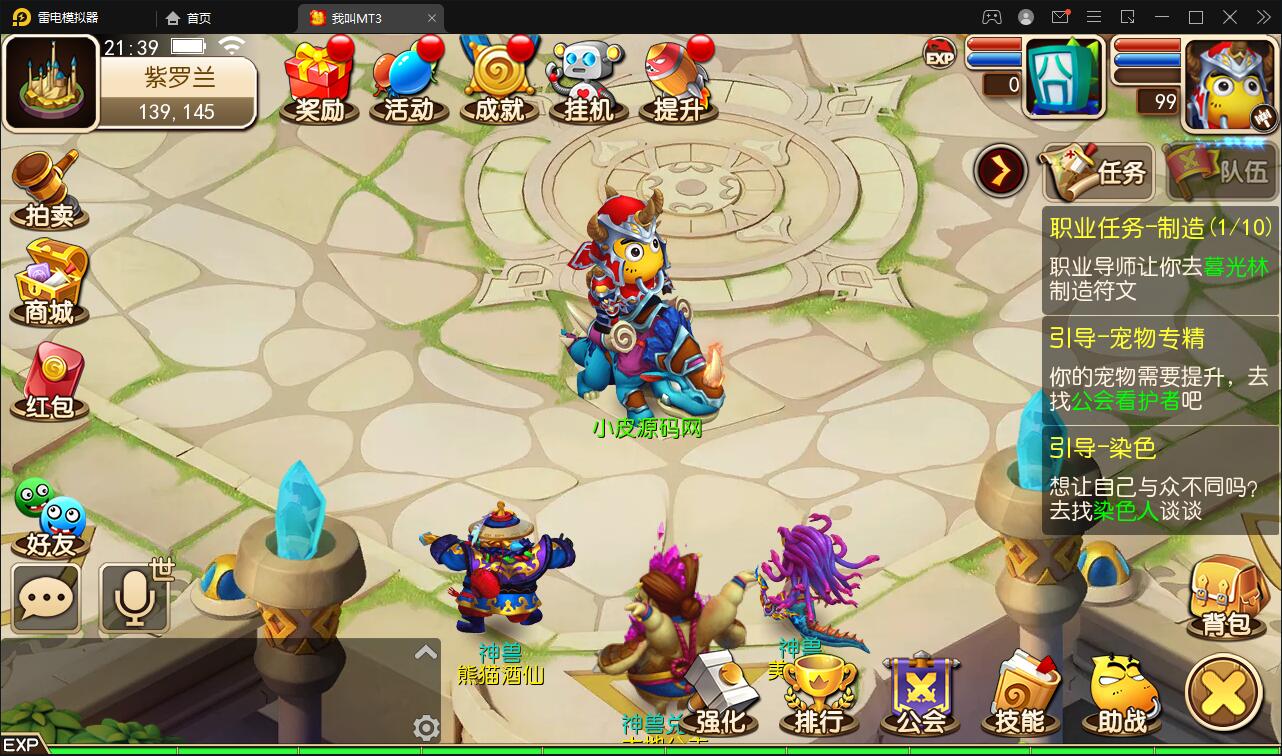Open the 好友 friends list
The image size is (1282, 756).
point(50,517)
